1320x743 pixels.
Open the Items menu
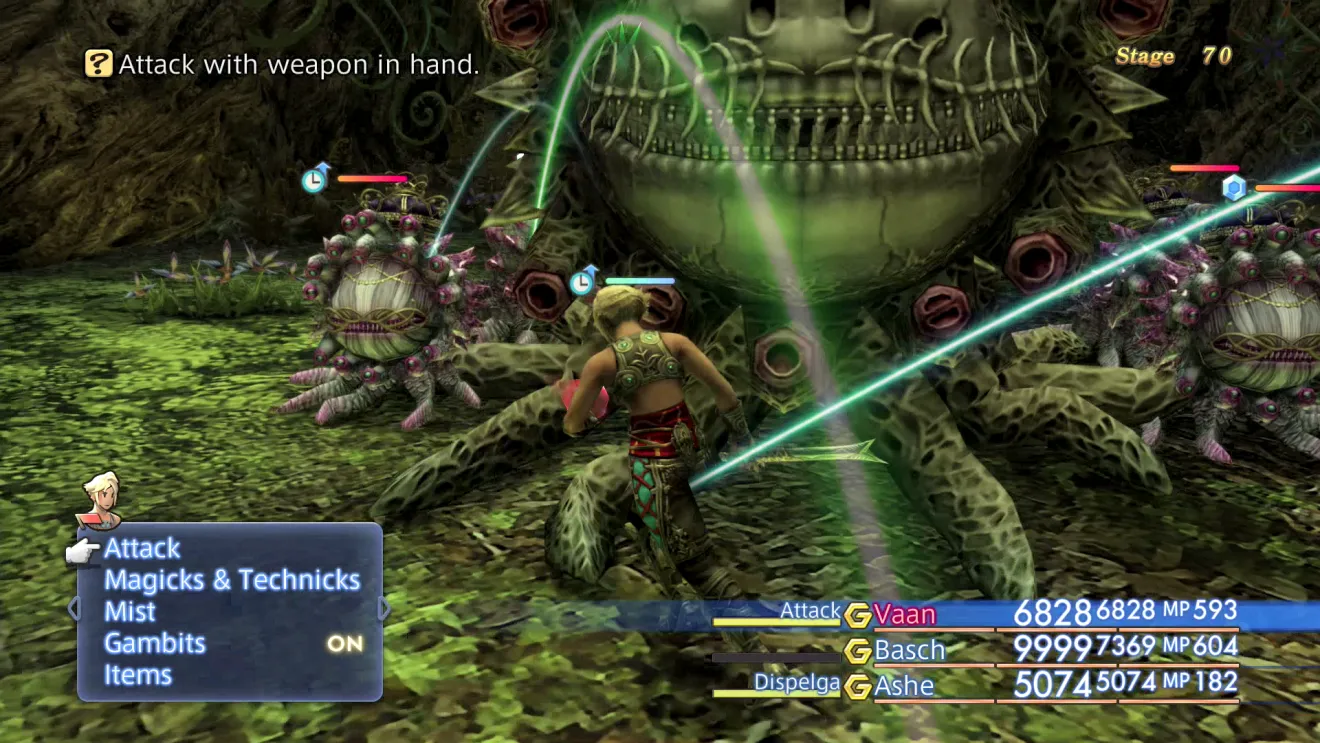(138, 675)
